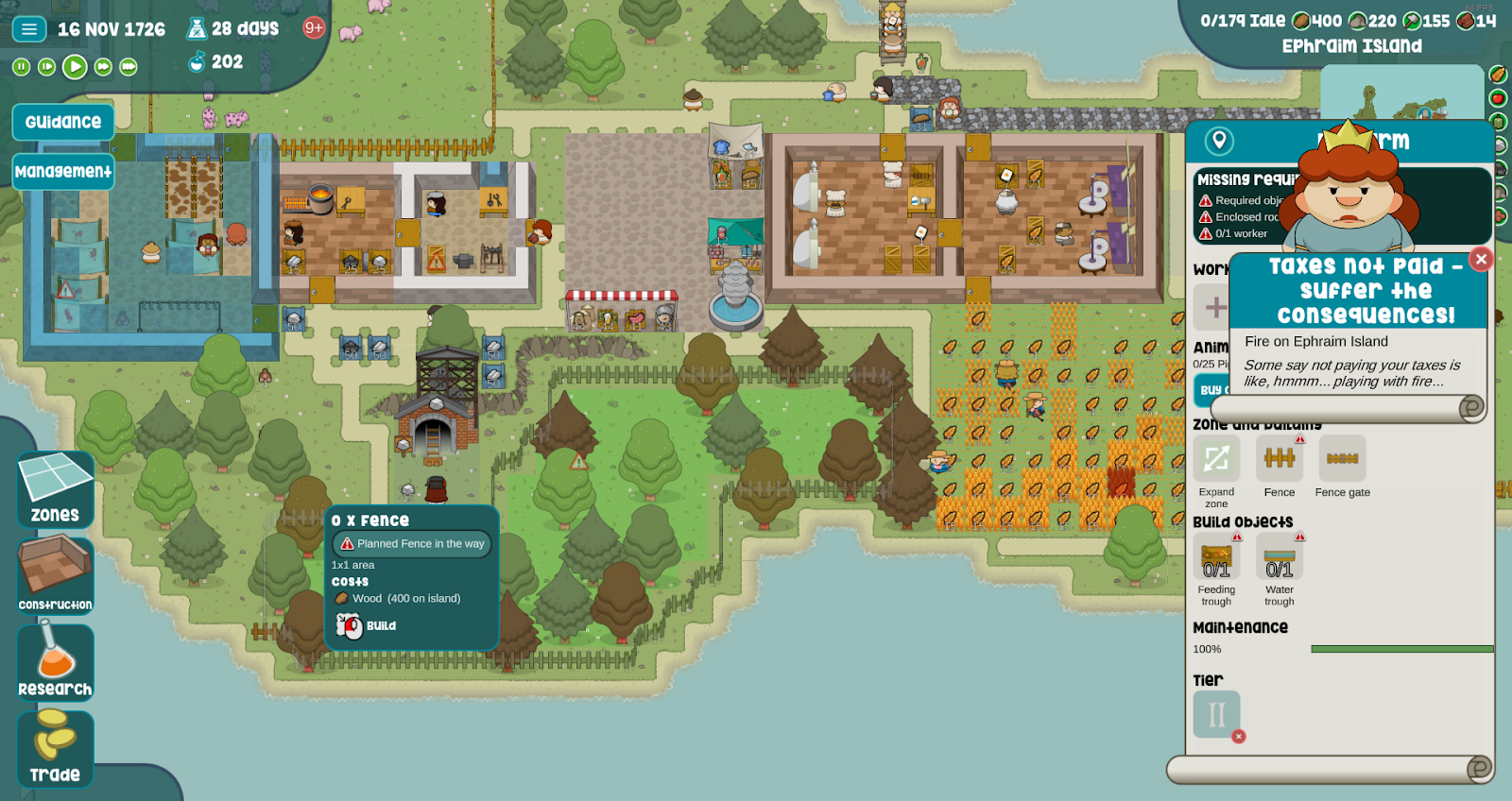Open the hamburger main menu
This screenshot has width=1512, height=801.
pos(29,29)
